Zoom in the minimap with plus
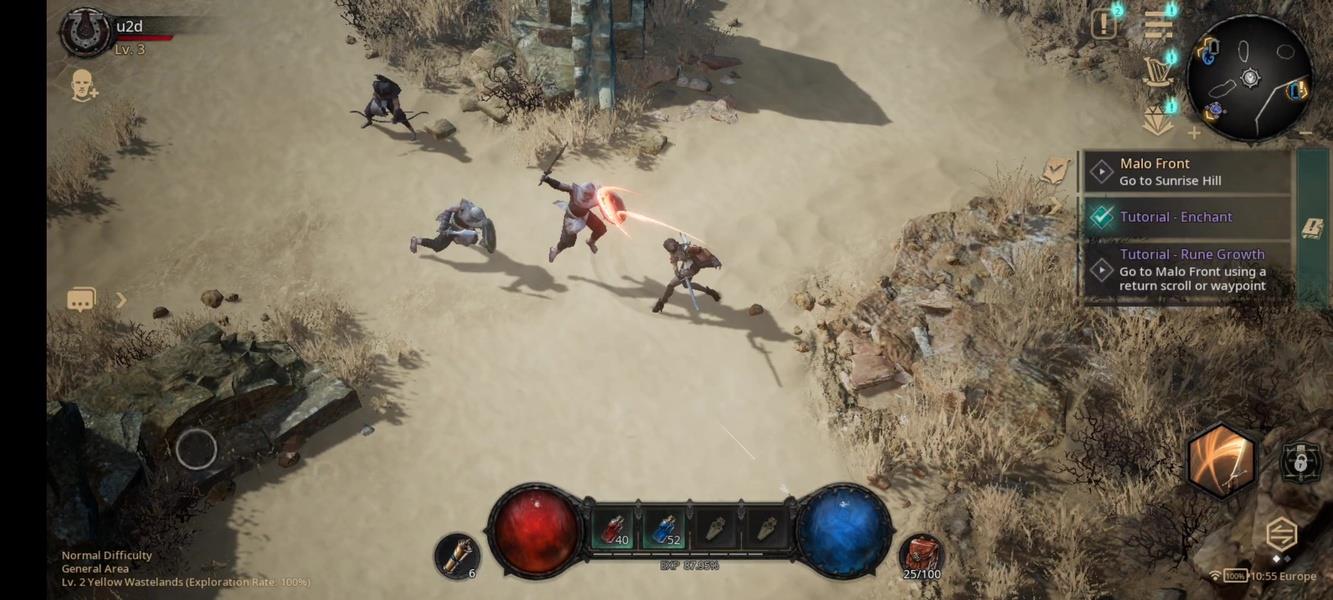This screenshot has height=600, width=1333. (1194, 132)
